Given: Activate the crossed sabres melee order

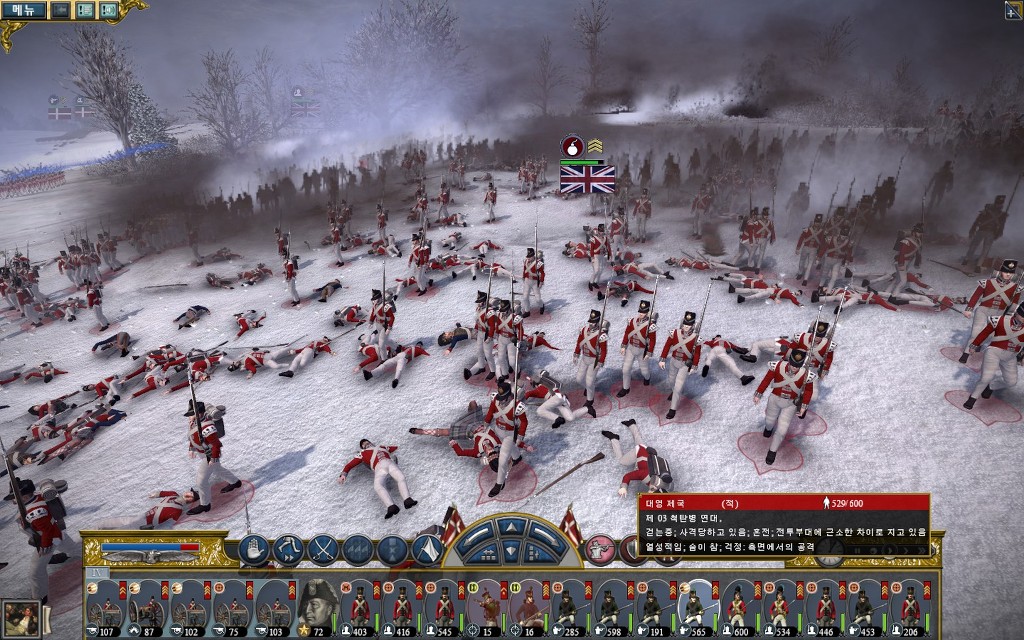Looking at the screenshot, I should (x=324, y=549).
